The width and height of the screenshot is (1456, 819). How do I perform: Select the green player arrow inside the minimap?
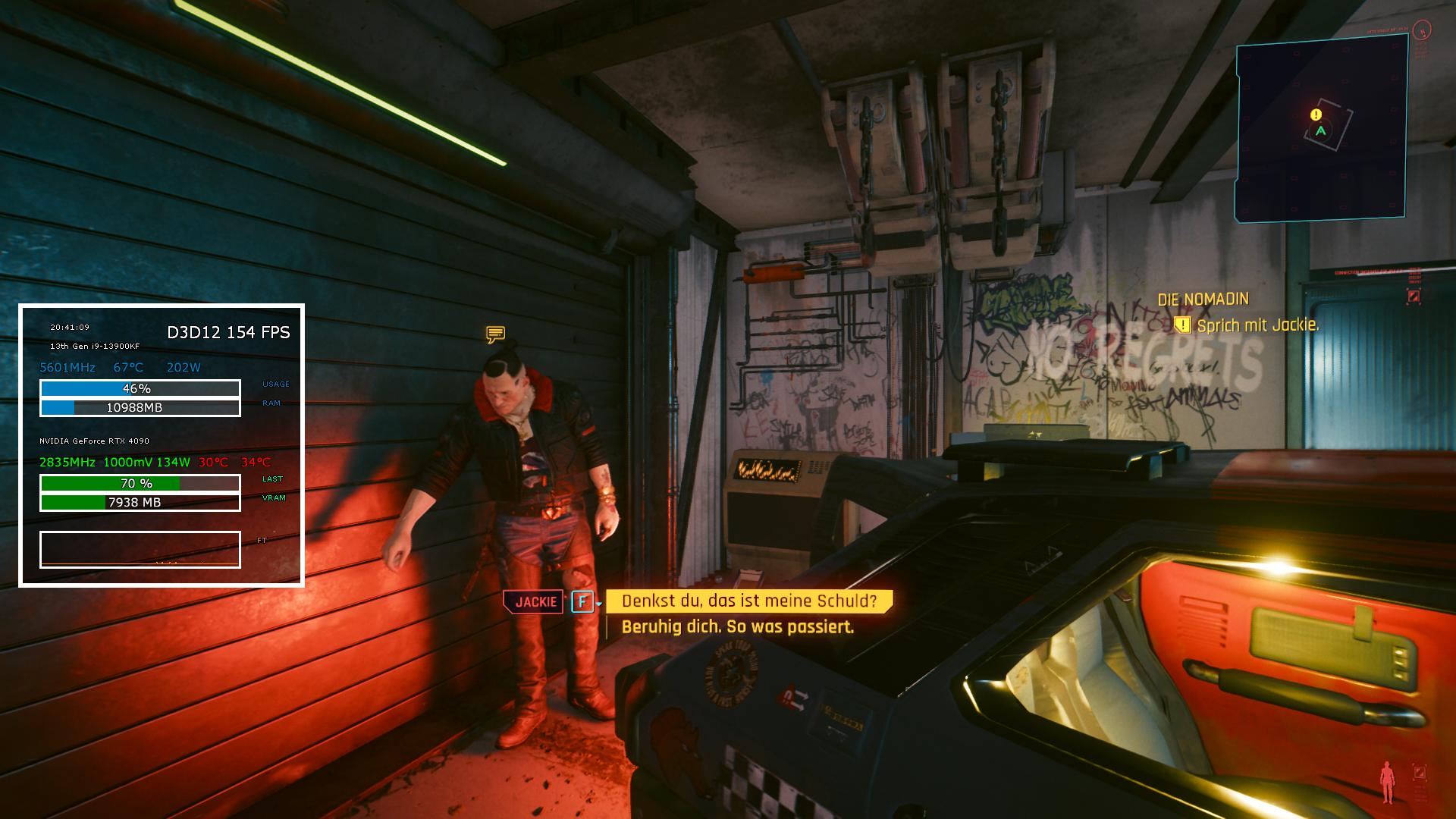1322,131
